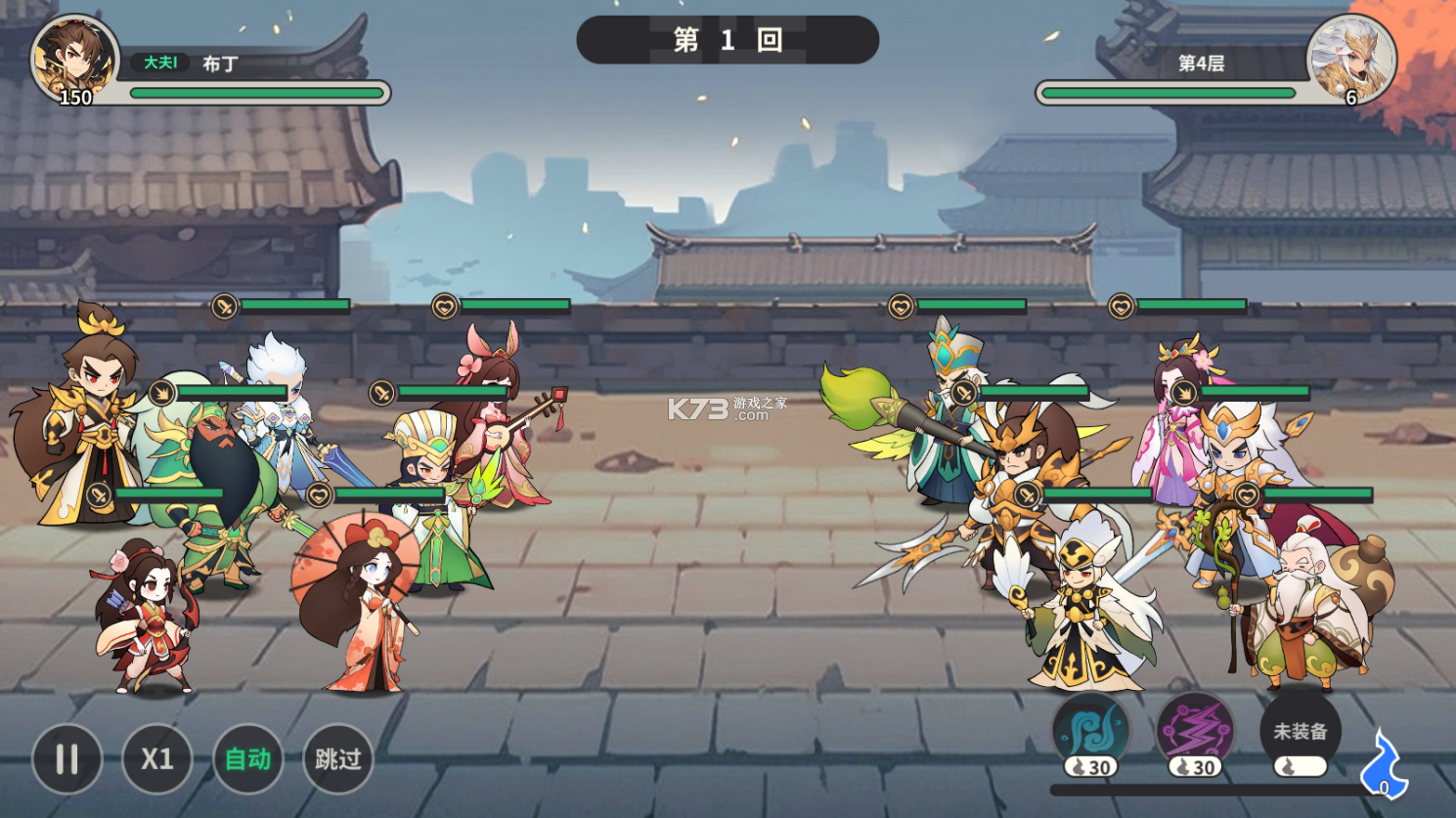
Task: Tap the blue soul flame counter icon
Action: click(x=1385, y=767)
